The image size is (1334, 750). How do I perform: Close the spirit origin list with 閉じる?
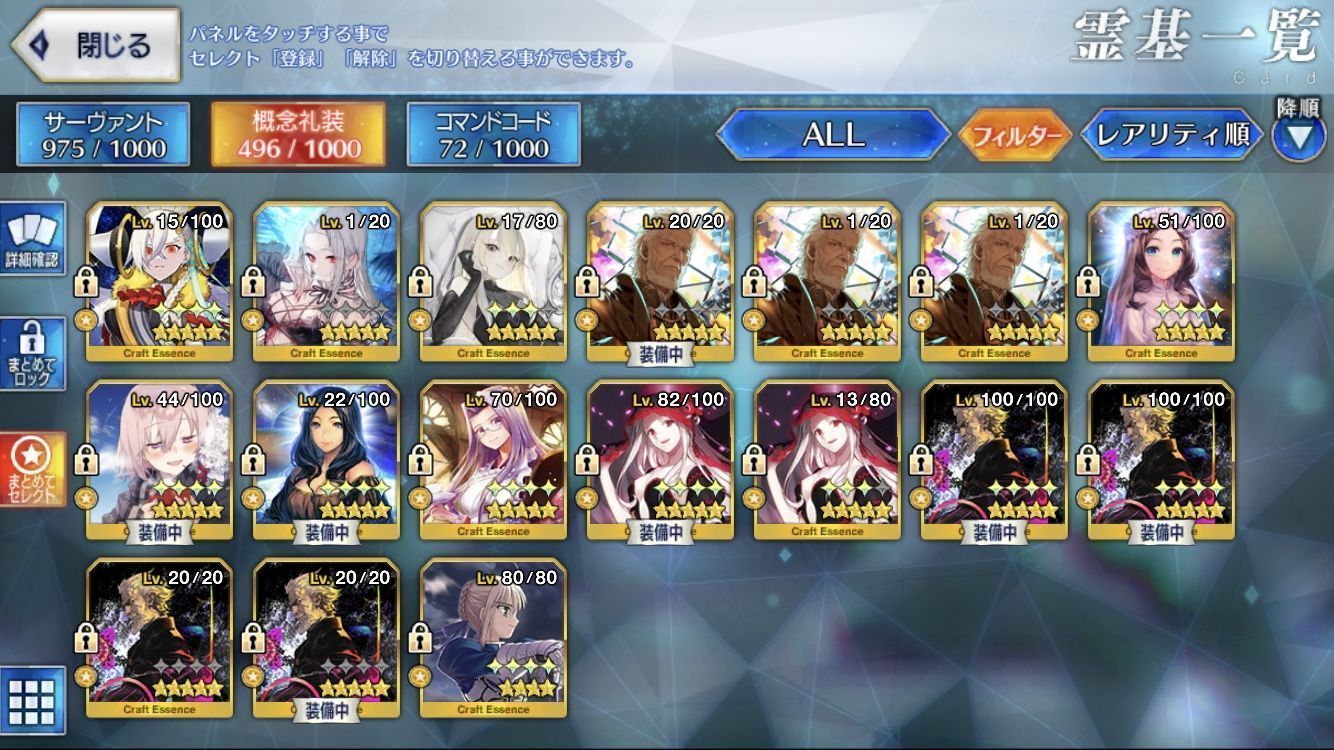96,45
